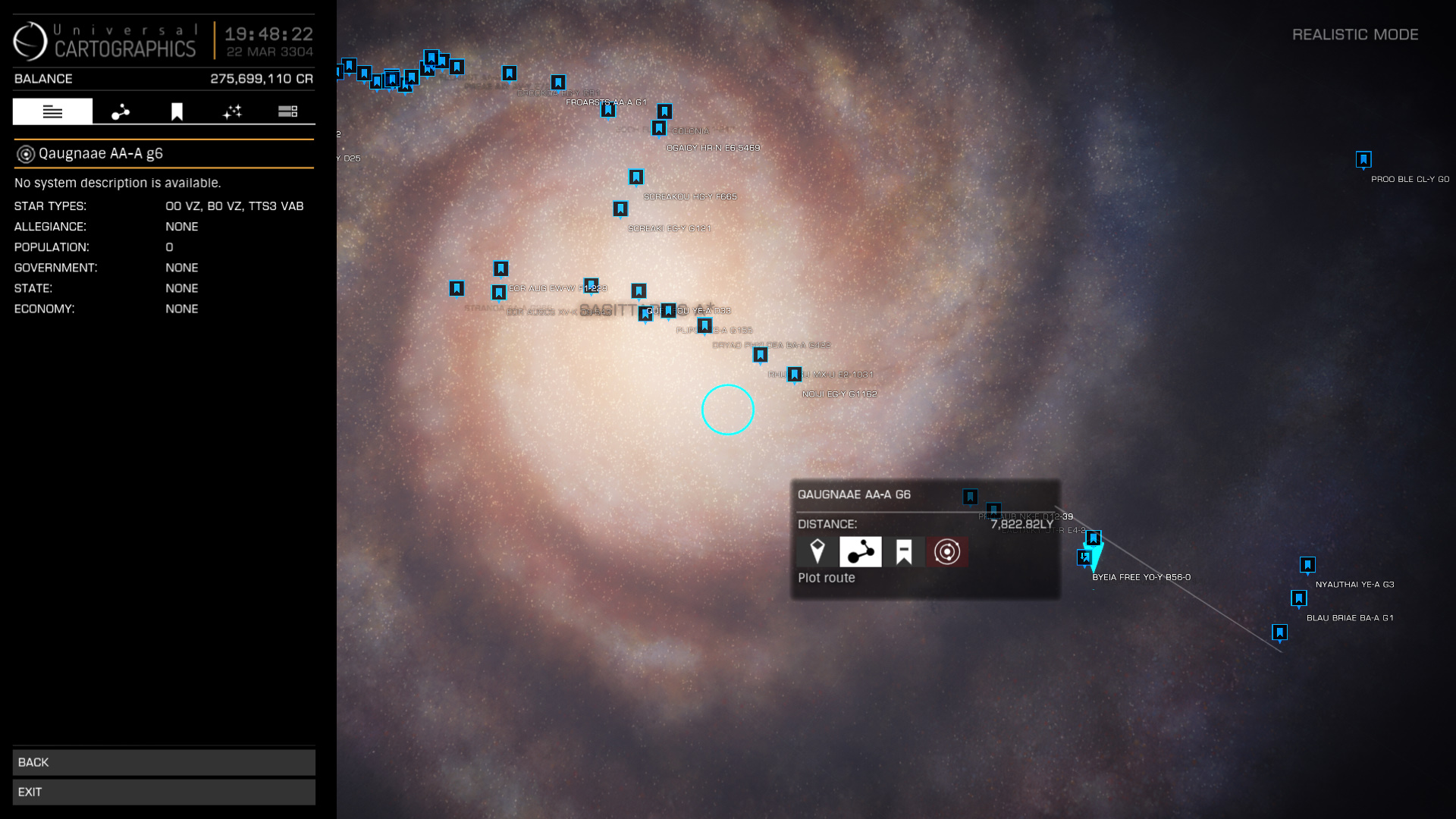Viewport: 1456px width, 819px height.
Task: Select the BLAU BRIAE BA-A G1 bookmark marker
Action: point(1299,598)
